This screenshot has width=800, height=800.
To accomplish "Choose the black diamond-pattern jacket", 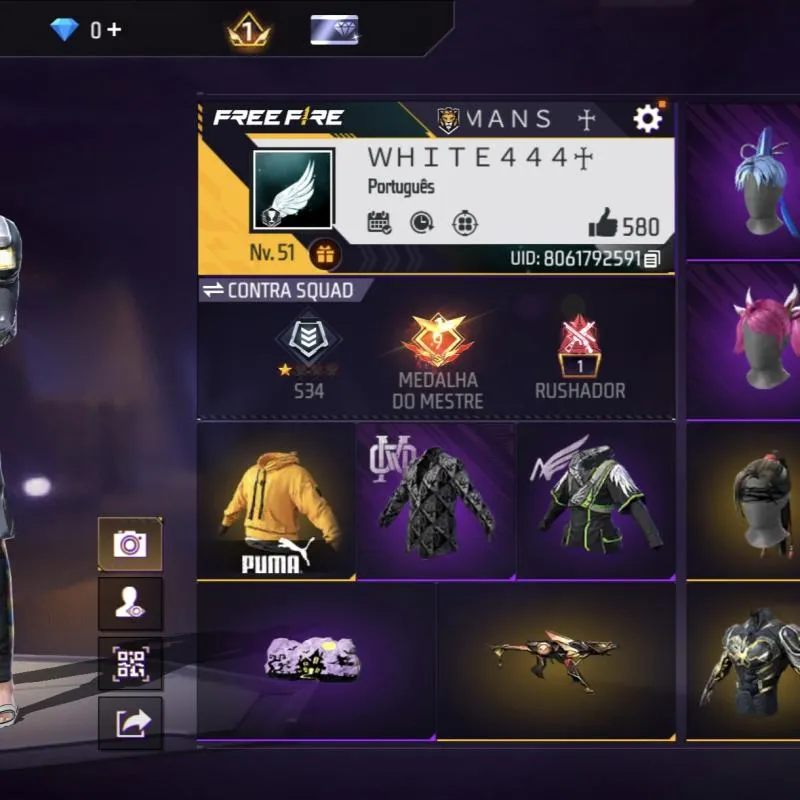I will point(436,502).
